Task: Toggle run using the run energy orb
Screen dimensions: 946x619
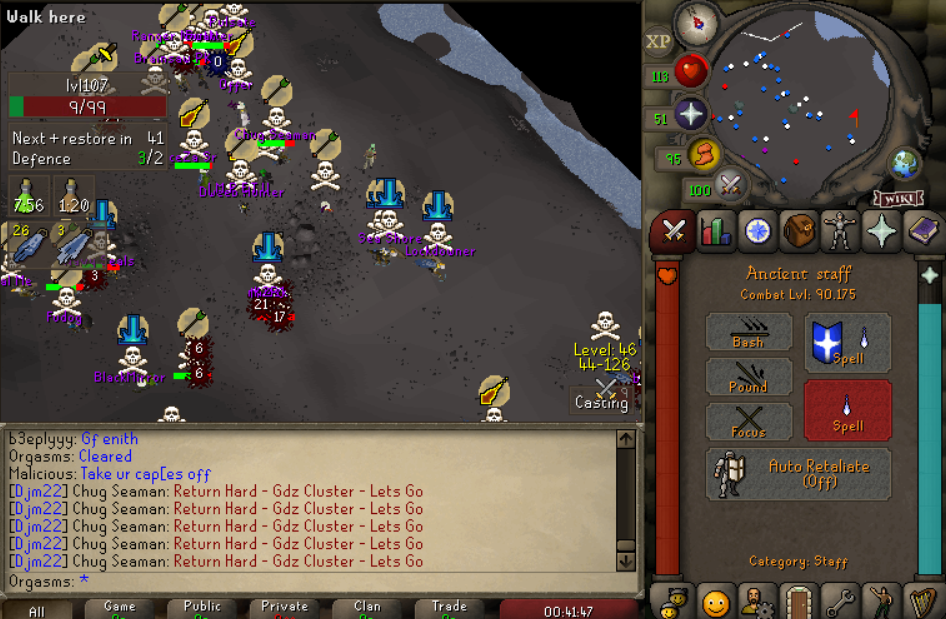Action: click(704, 154)
